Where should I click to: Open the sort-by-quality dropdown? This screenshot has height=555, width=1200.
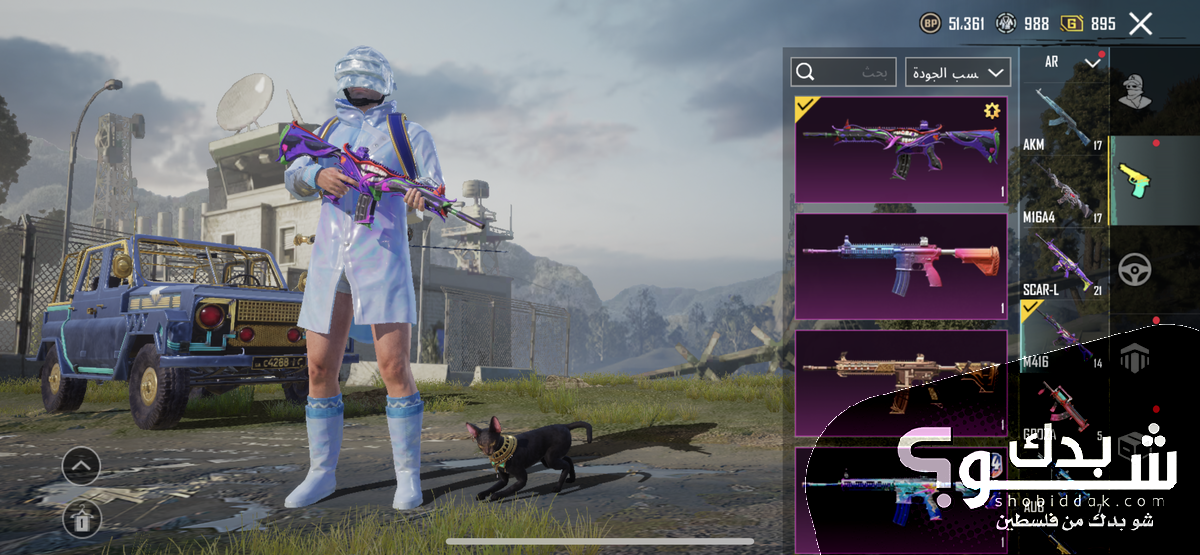[x=958, y=72]
